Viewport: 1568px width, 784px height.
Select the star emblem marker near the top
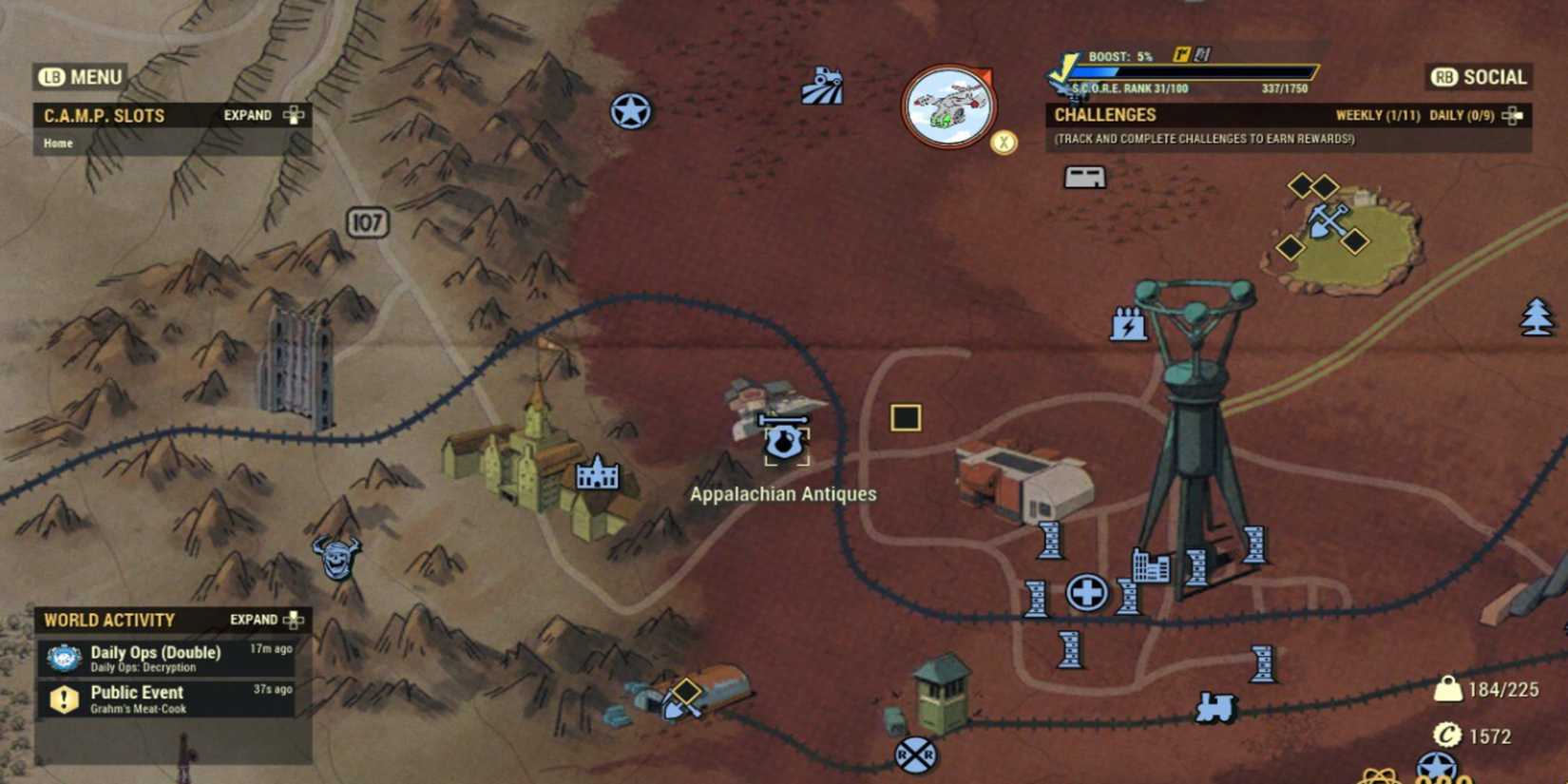coord(633,109)
